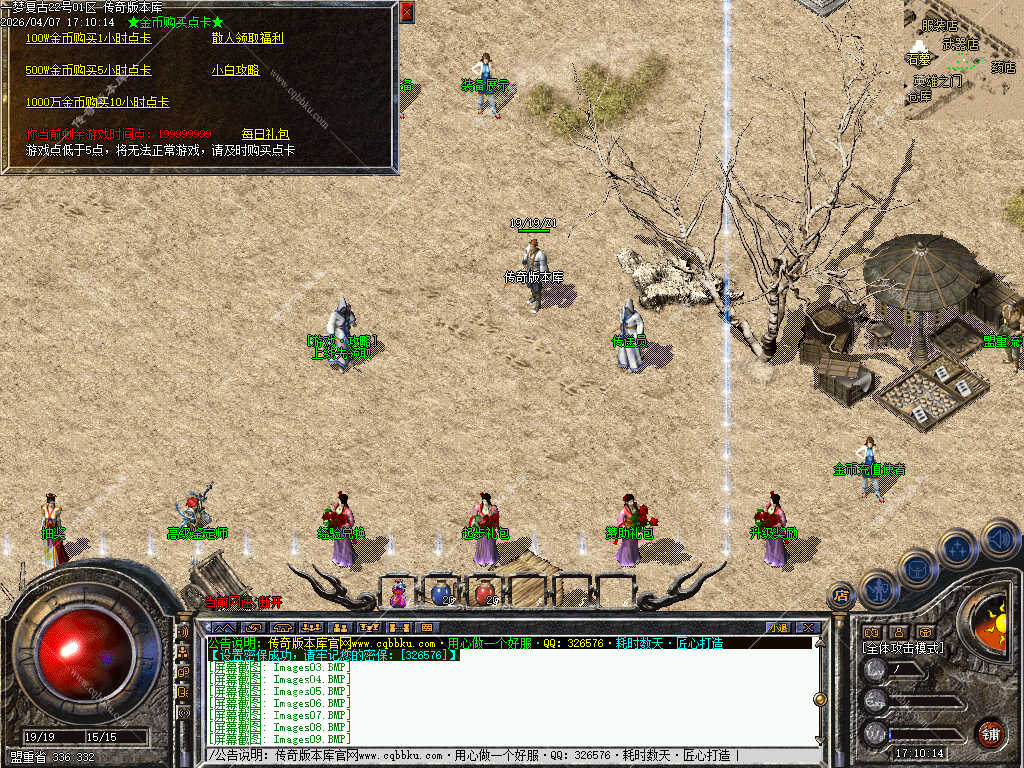Buy 10-hour point card for 1000万 gold
This screenshot has height=768, width=1024.
pos(97,103)
